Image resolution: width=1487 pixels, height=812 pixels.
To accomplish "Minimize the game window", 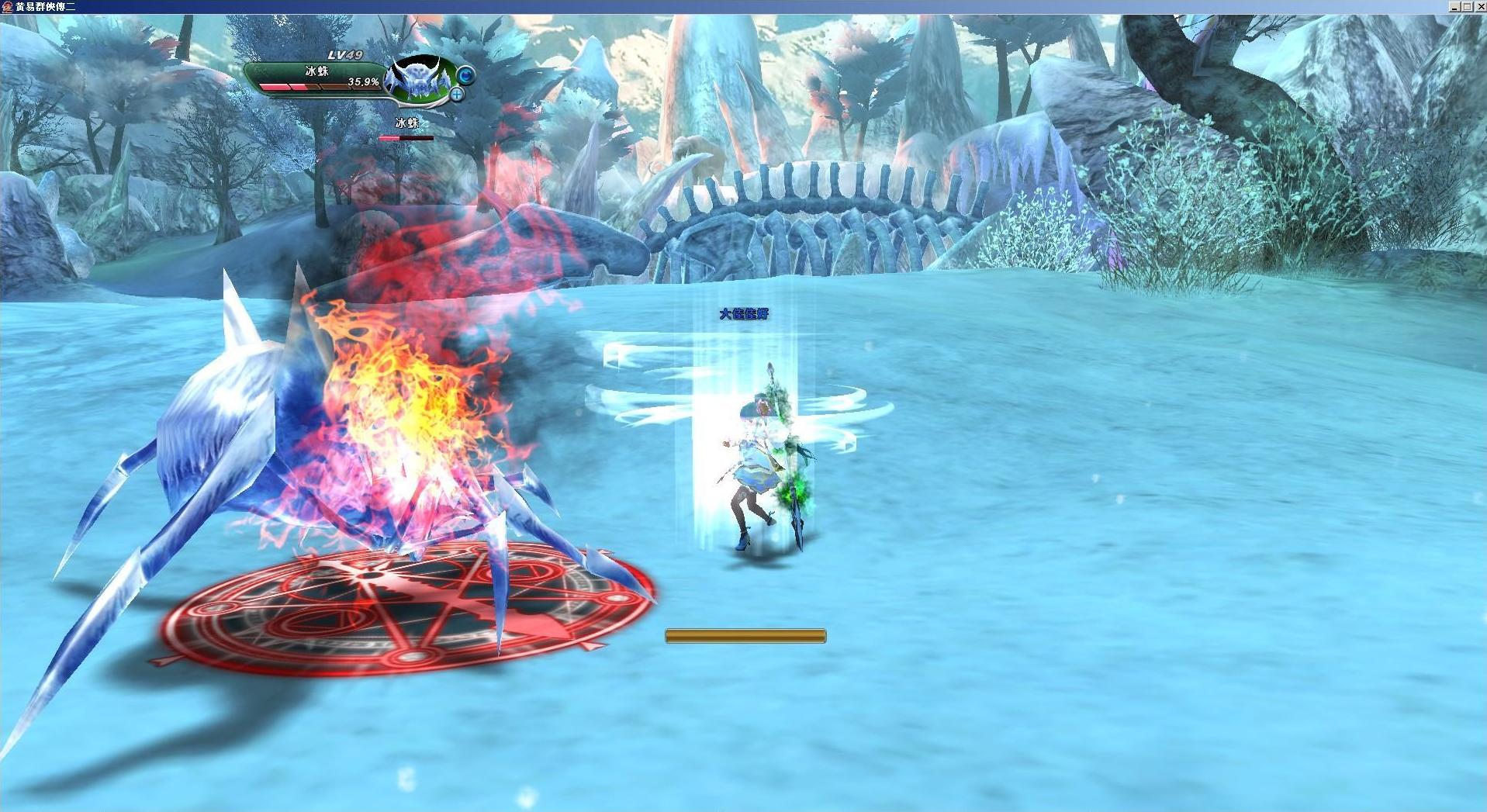I will pyautogui.click(x=1454, y=6).
